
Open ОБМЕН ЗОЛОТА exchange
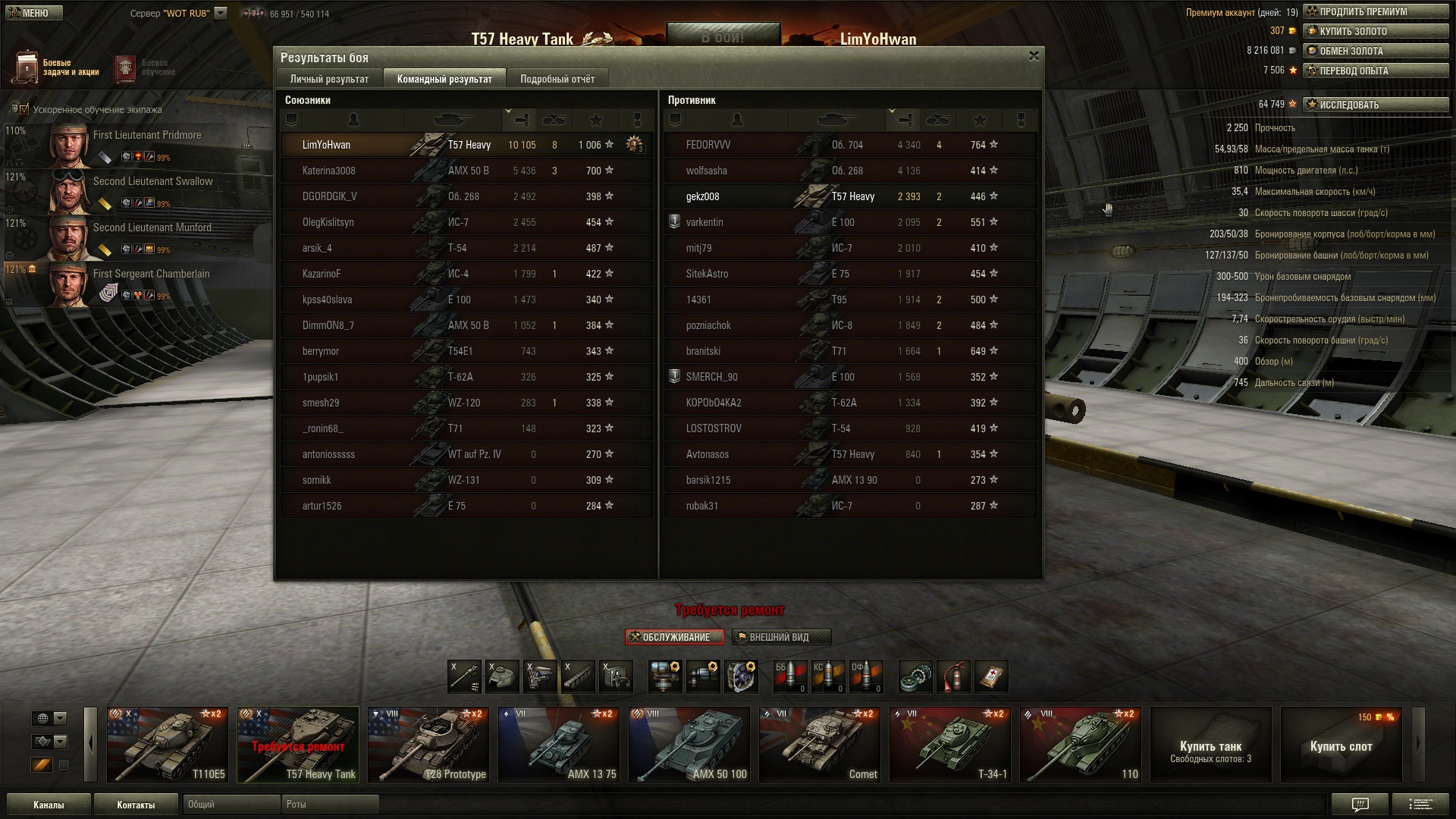pyautogui.click(x=1375, y=51)
